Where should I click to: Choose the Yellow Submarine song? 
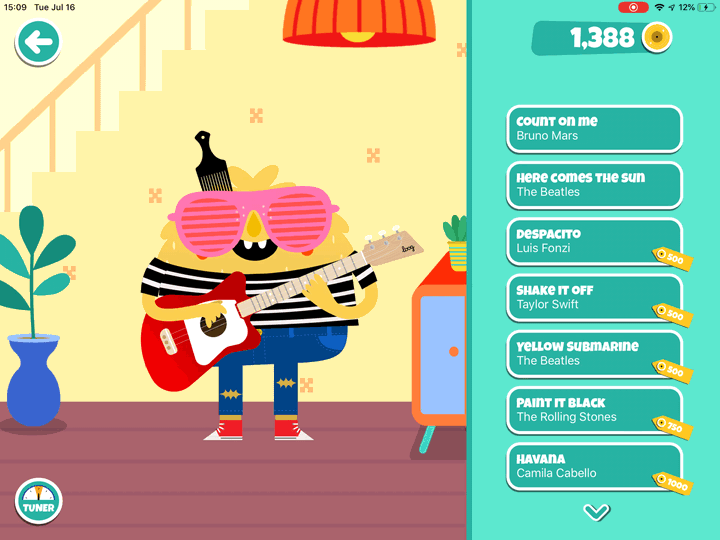click(x=594, y=353)
